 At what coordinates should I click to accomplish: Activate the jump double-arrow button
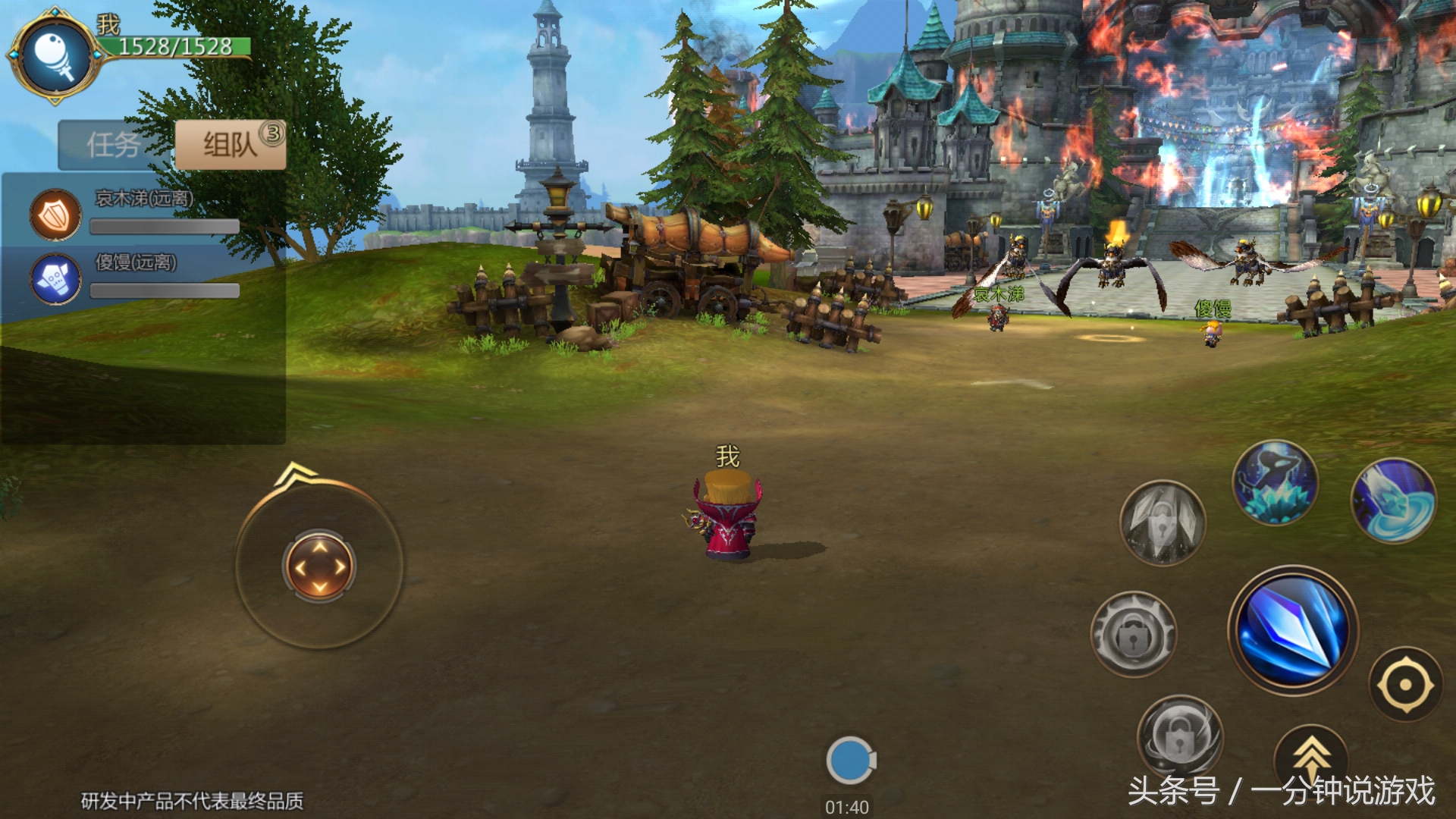[x=1311, y=757]
